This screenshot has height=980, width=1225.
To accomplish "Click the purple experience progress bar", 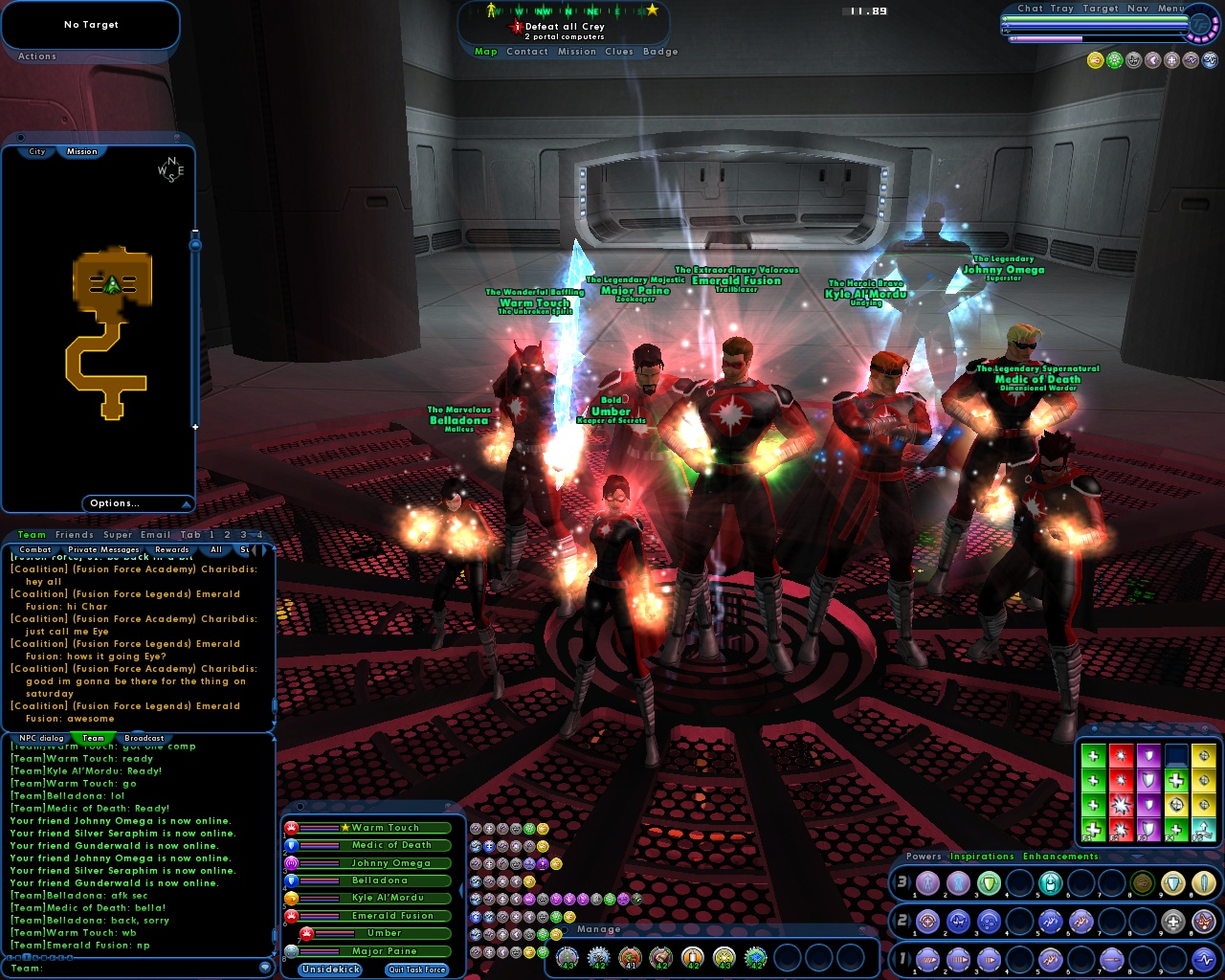I will click(x=1046, y=38).
